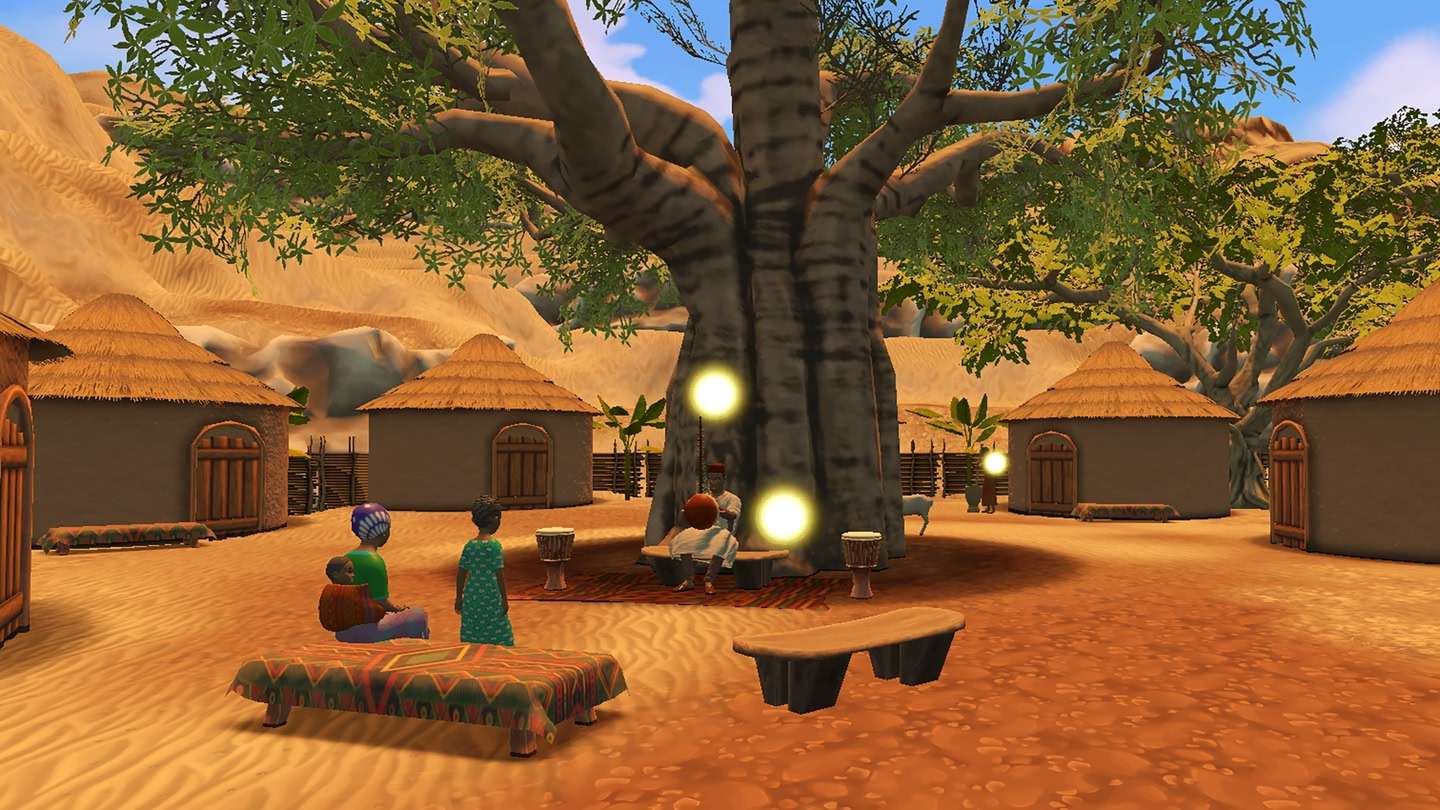Choose the small glowing orb near the far hut

tap(994, 462)
